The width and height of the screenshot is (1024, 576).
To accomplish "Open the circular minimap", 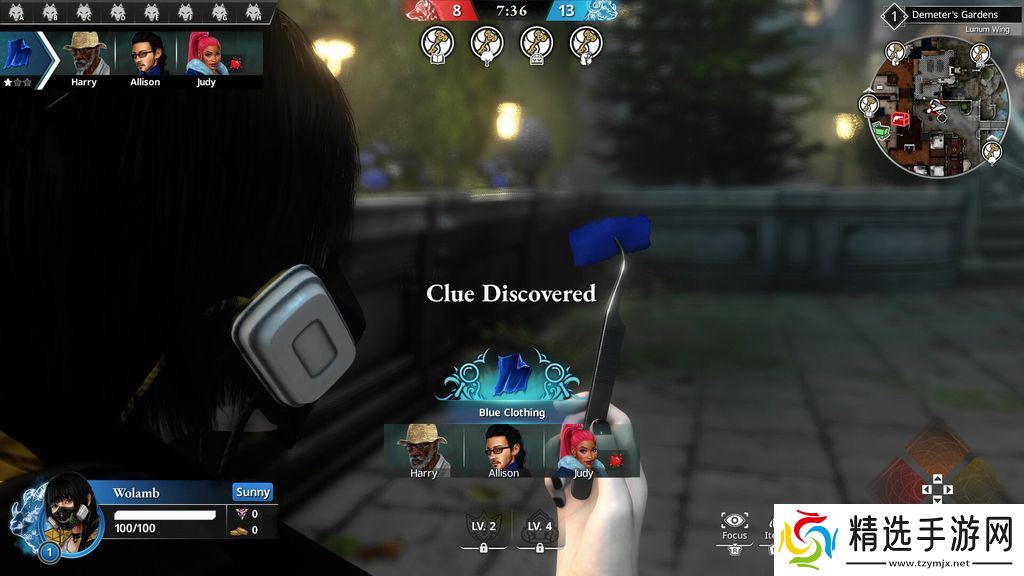I will coord(937,108).
